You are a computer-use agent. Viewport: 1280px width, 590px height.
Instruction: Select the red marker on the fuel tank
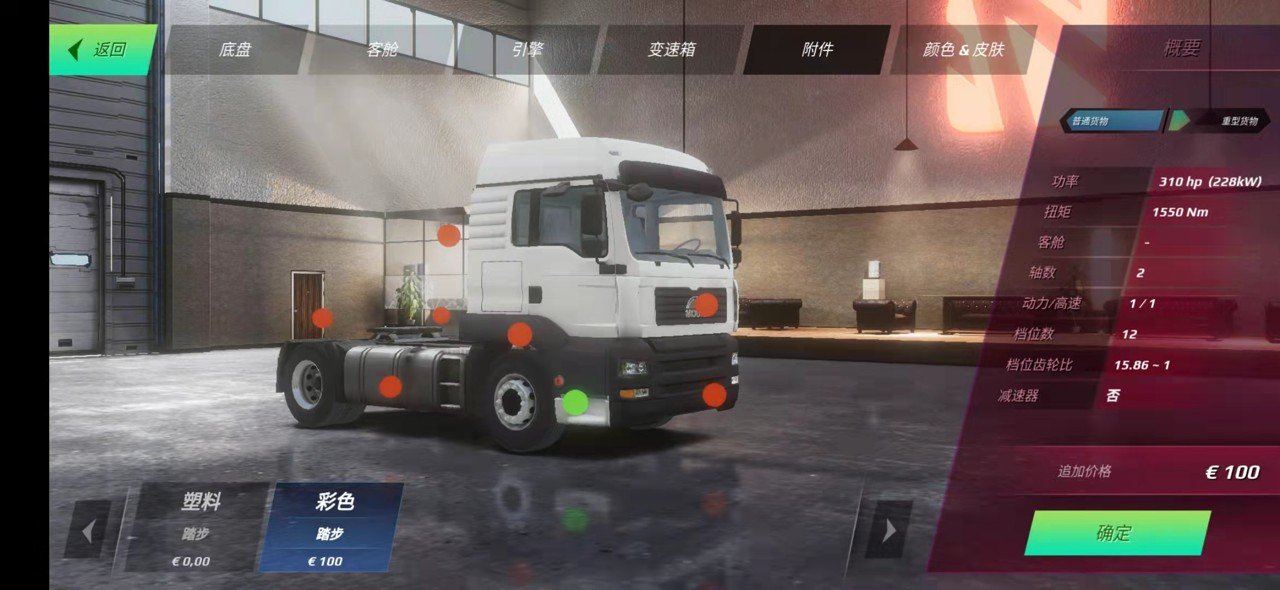pyautogui.click(x=391, y=386)
